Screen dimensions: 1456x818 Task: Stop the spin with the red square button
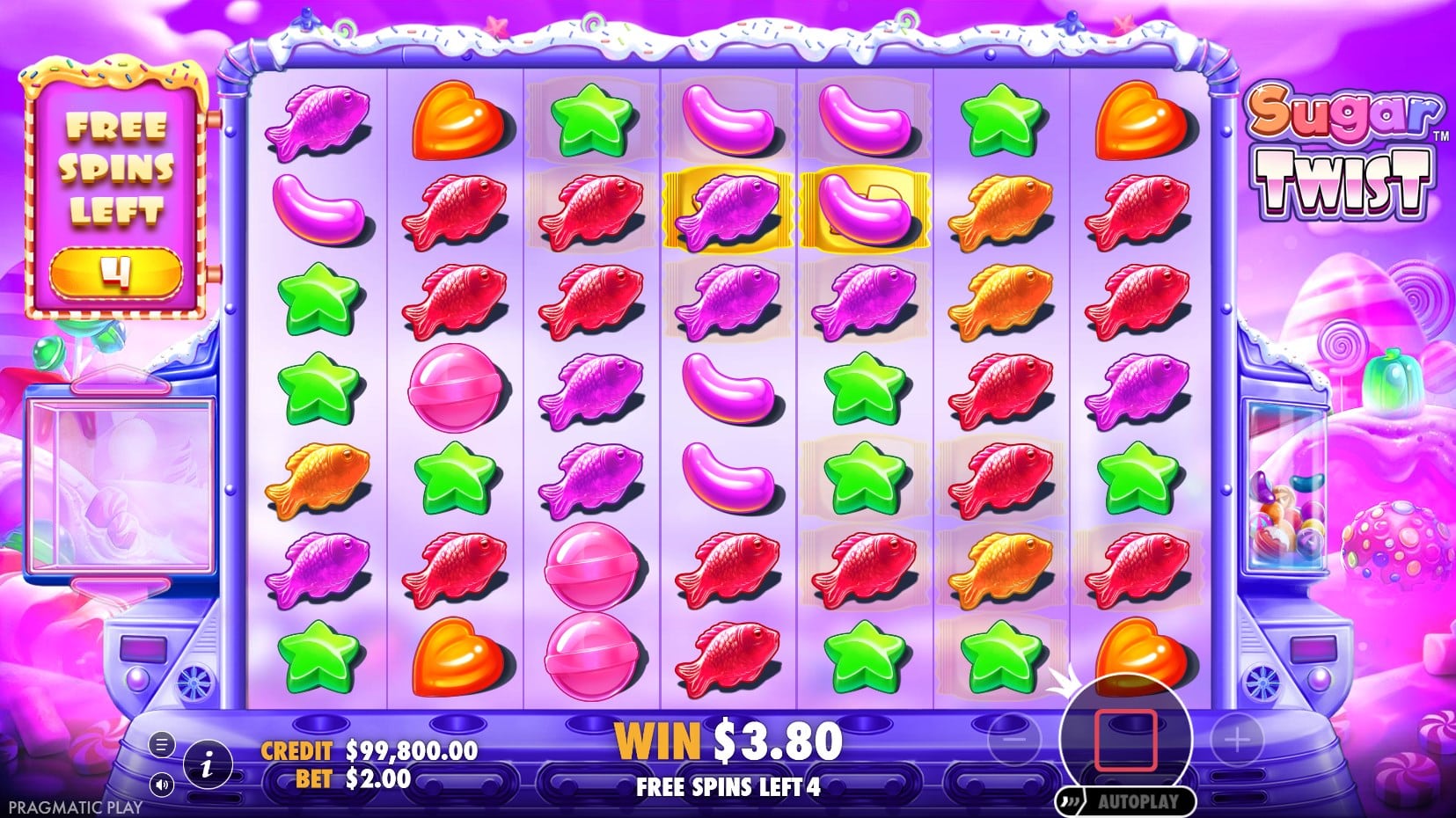[1125, 740]
